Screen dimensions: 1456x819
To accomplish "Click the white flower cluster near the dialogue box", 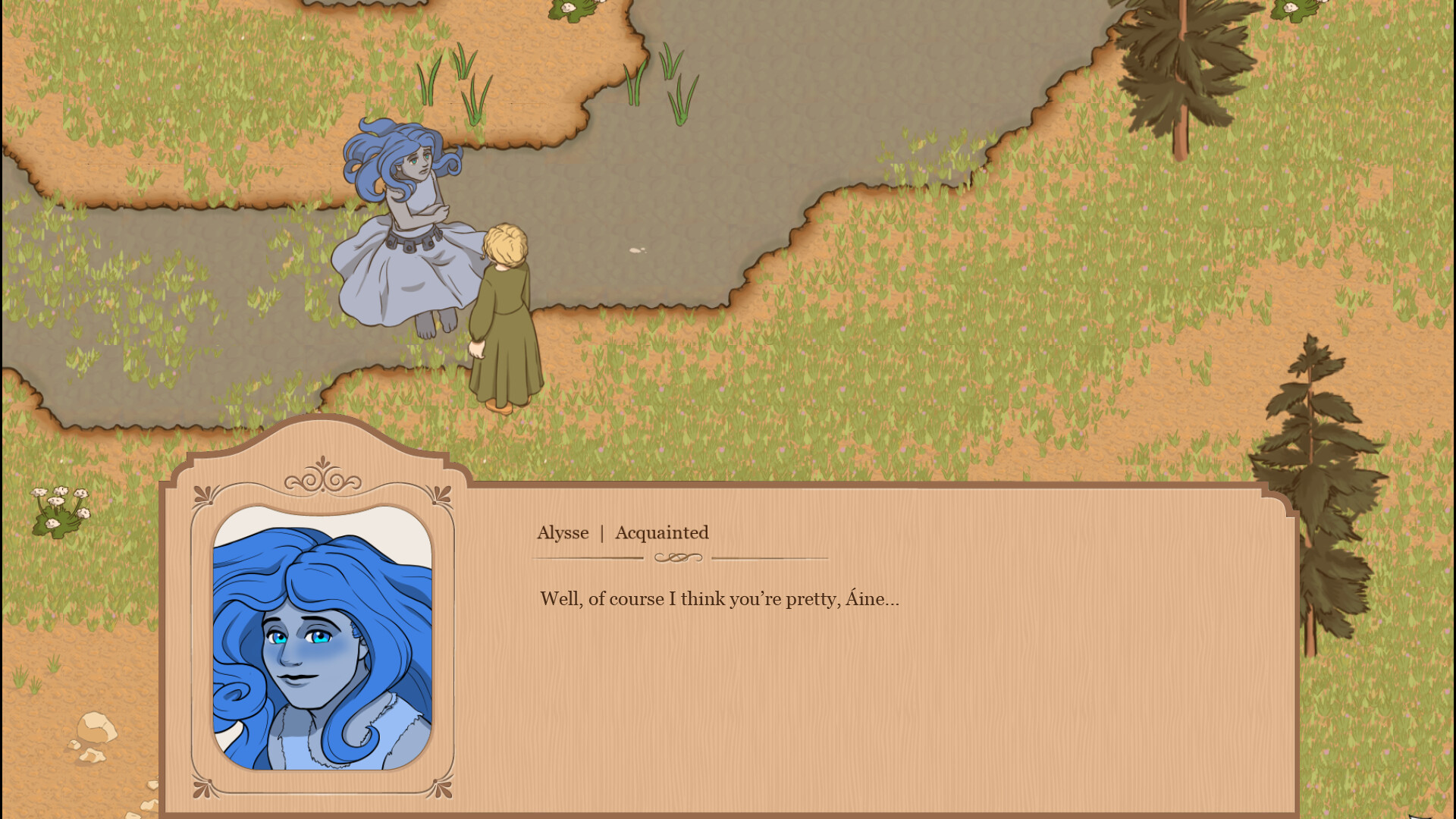I will 58,508.
